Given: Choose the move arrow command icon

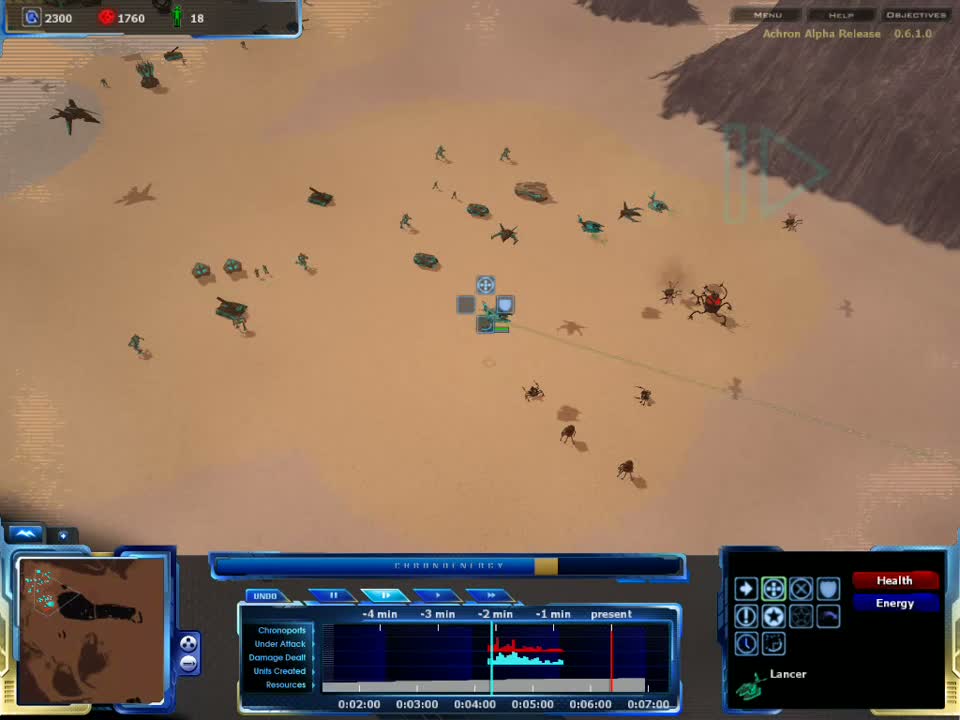Looking at the screenshot, I should coord(746,589).
